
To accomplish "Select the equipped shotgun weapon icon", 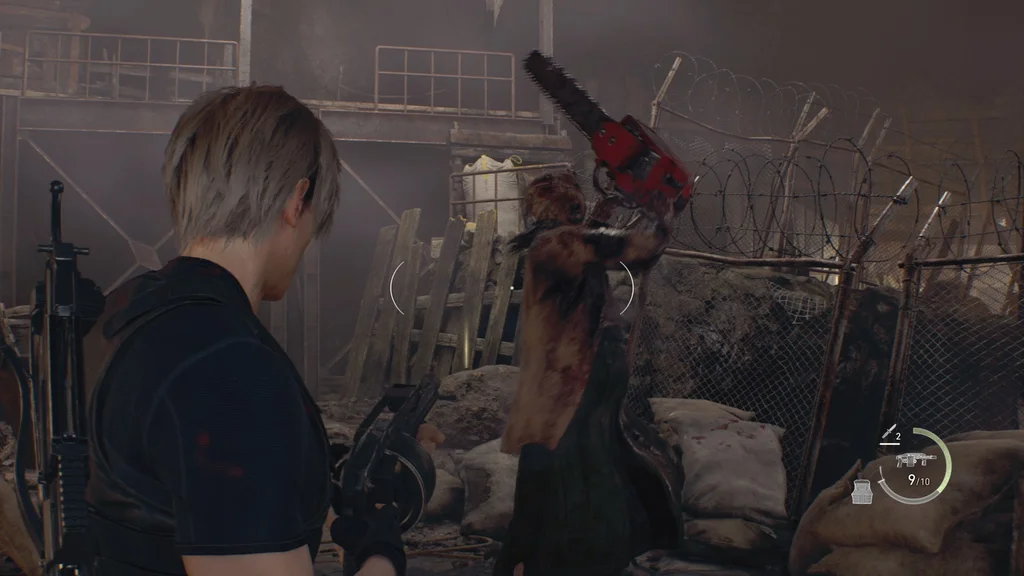I will (915, 460).
